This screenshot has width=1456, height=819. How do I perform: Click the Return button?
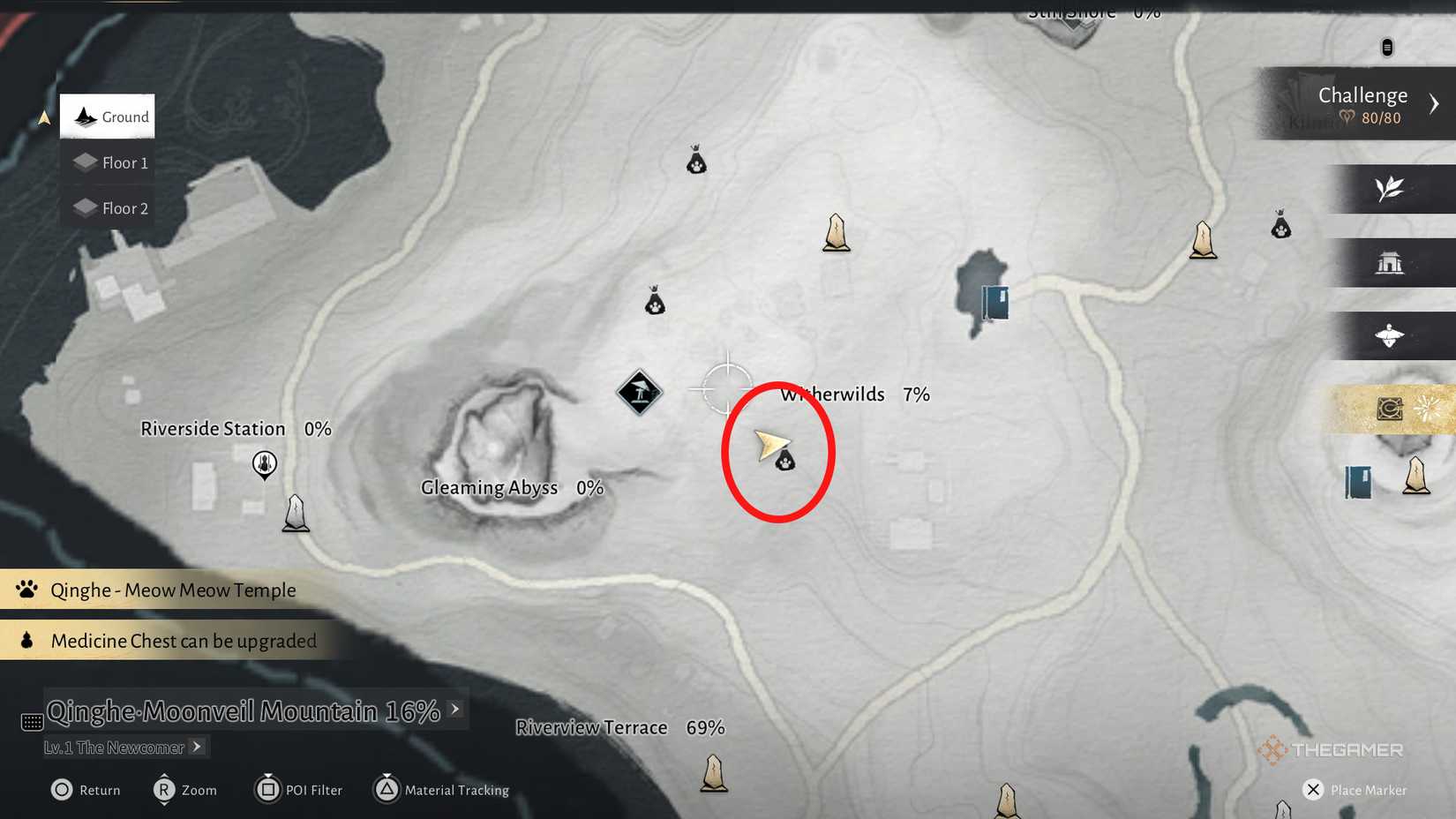(x=85, y=790)
